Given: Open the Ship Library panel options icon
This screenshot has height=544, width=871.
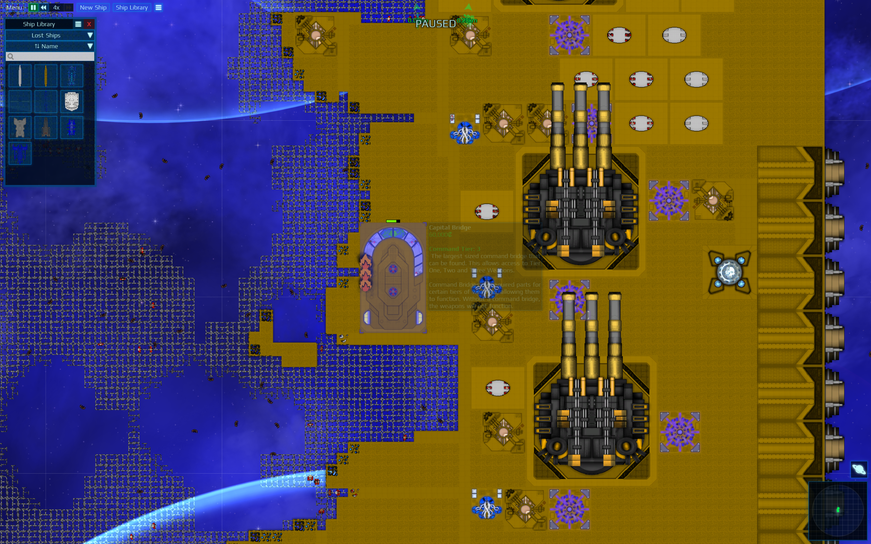Looking at the screenshot, I should click(78, 24).
